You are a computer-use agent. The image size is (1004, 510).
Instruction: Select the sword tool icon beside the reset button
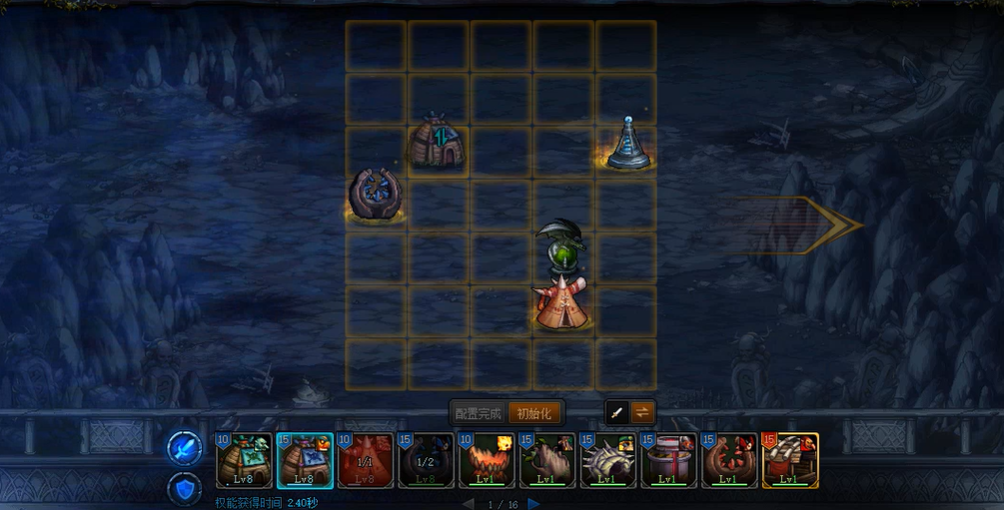click(x=618, y=412)
